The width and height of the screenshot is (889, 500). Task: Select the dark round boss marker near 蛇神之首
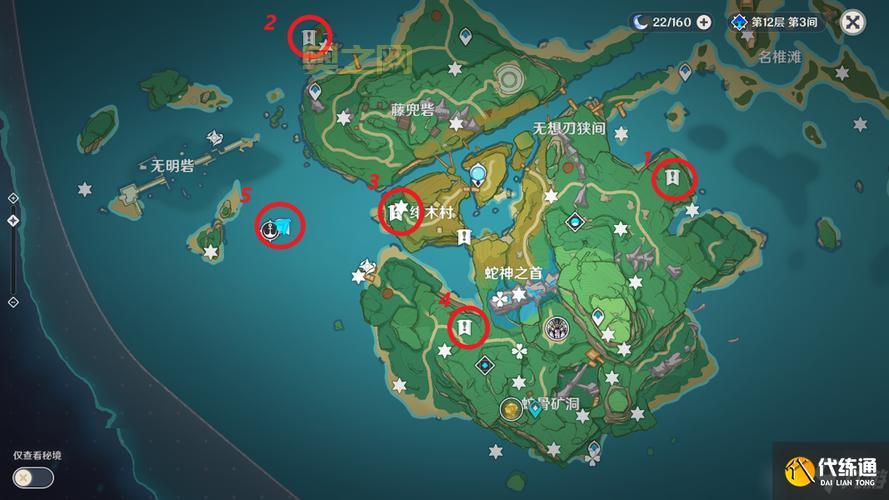click(x=556, y=328)
